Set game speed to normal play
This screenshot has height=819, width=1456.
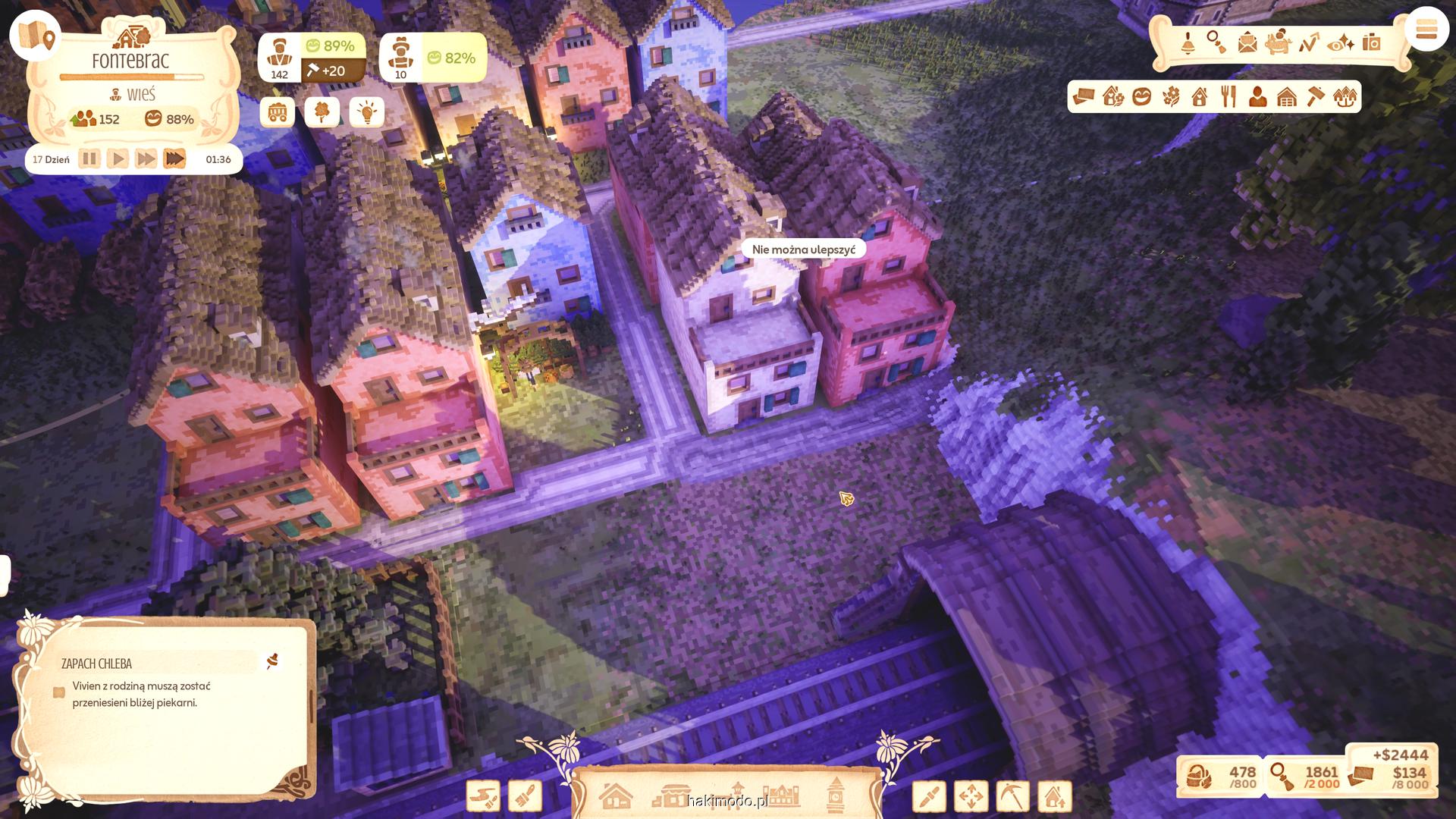click(118, 159)
